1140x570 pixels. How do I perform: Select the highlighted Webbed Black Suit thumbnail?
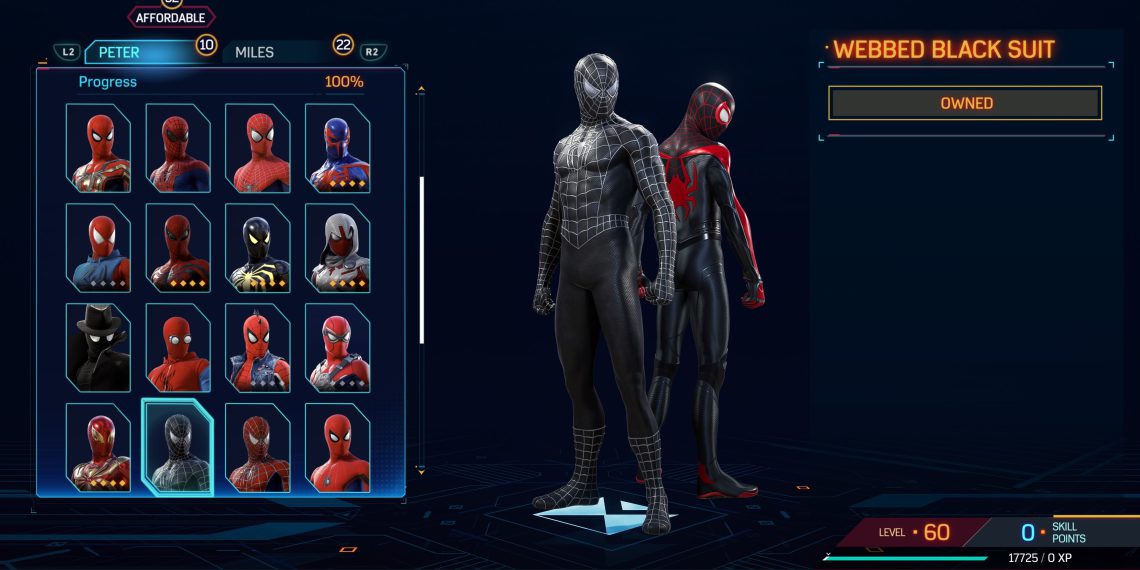[178, 447]
